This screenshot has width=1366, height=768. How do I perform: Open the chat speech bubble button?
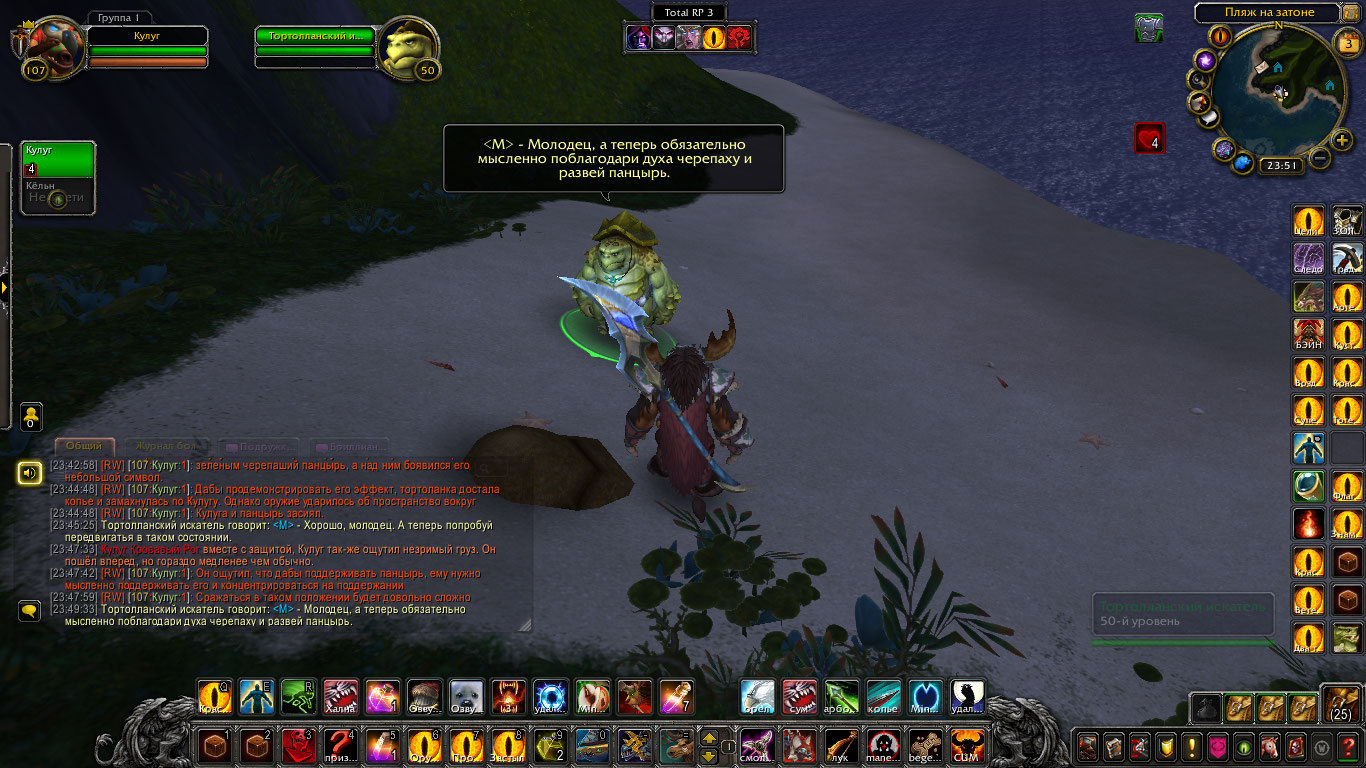[x=30, y=609]
